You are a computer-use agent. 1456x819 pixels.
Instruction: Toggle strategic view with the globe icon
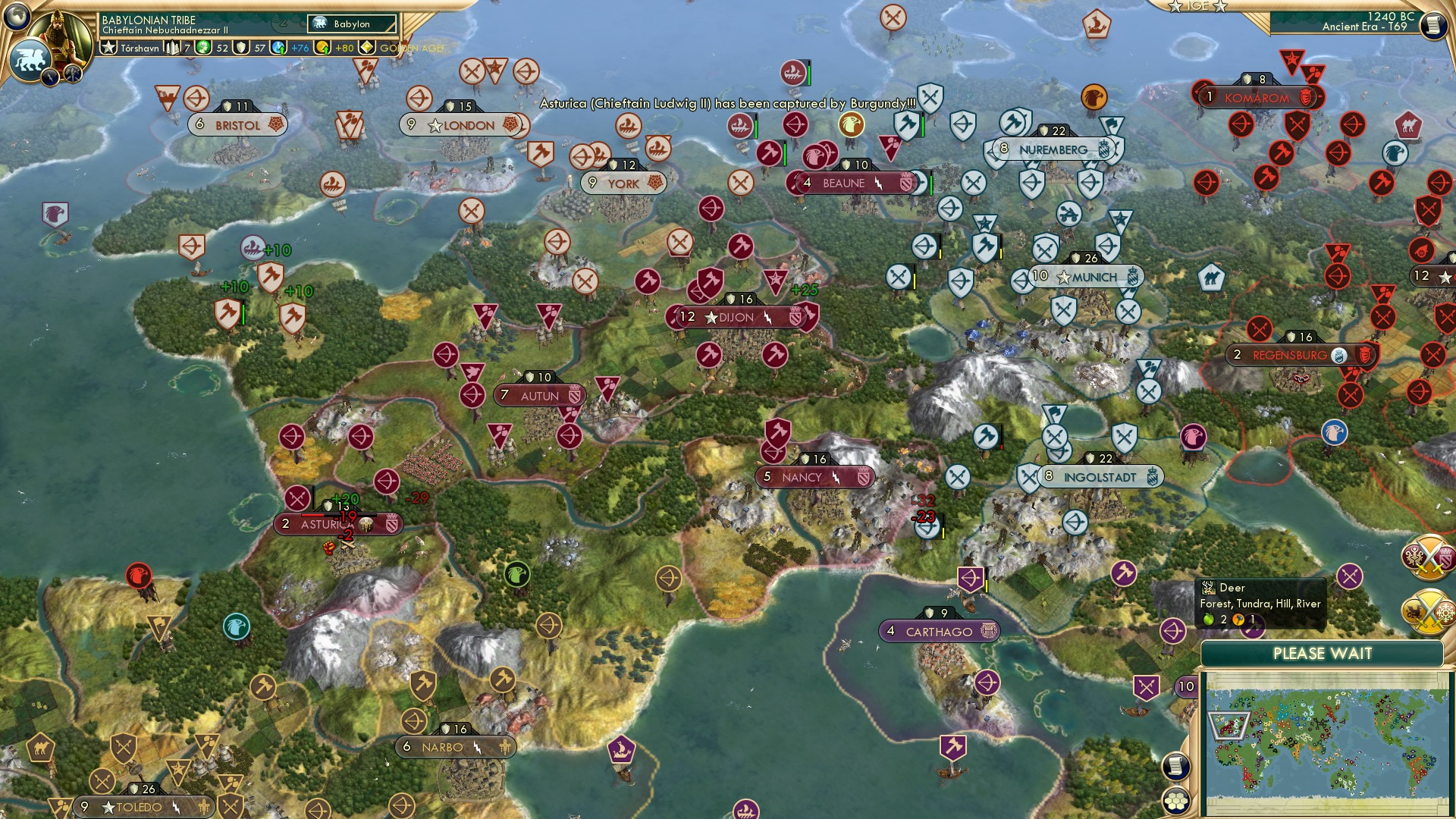[16, 15]
